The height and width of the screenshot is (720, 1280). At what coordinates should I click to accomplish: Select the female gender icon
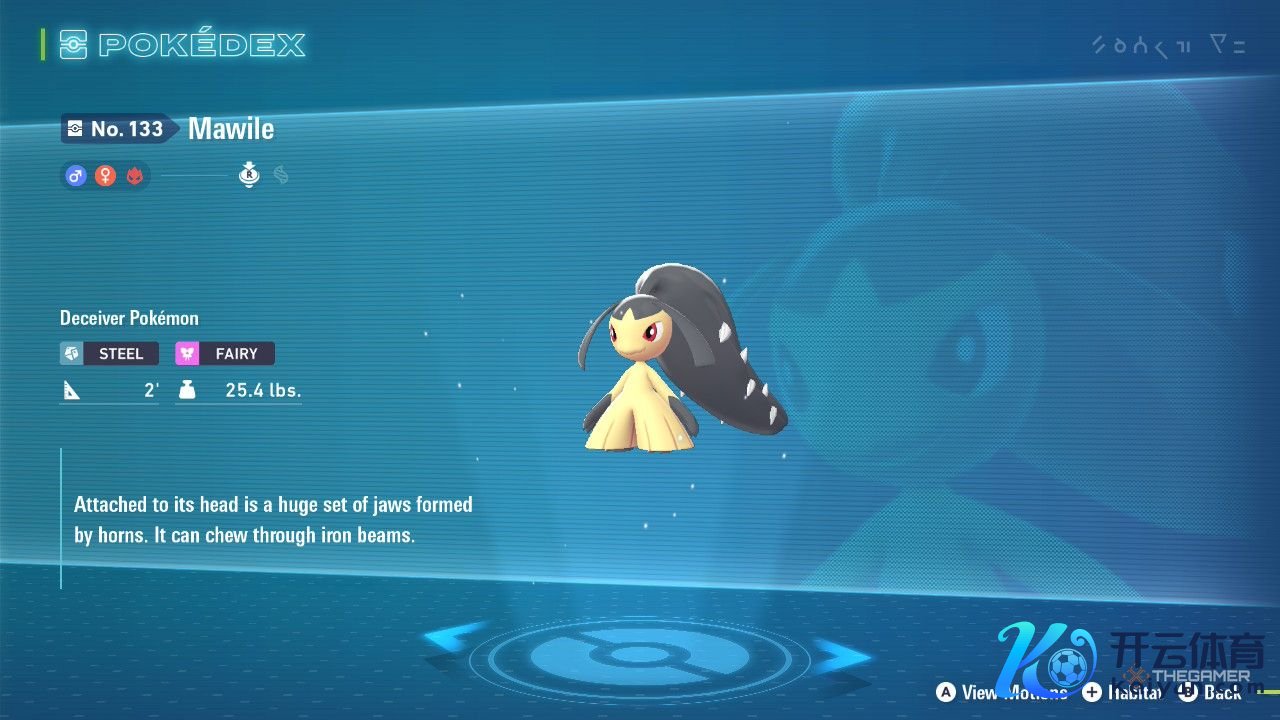(105, 176)
